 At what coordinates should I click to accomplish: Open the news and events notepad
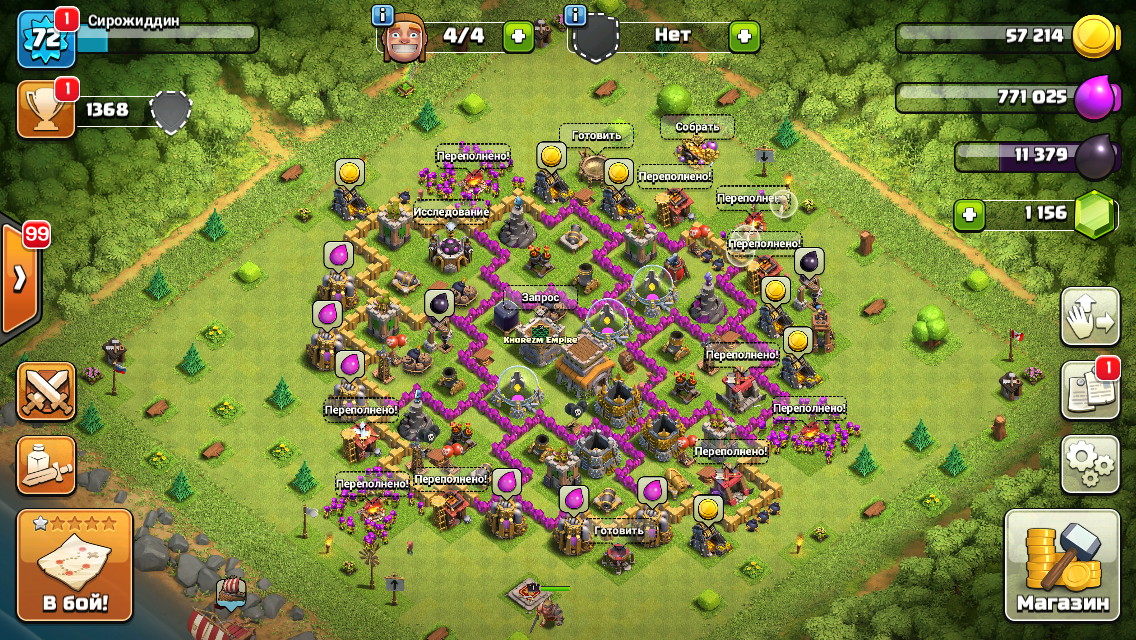tap(1090, 391)
